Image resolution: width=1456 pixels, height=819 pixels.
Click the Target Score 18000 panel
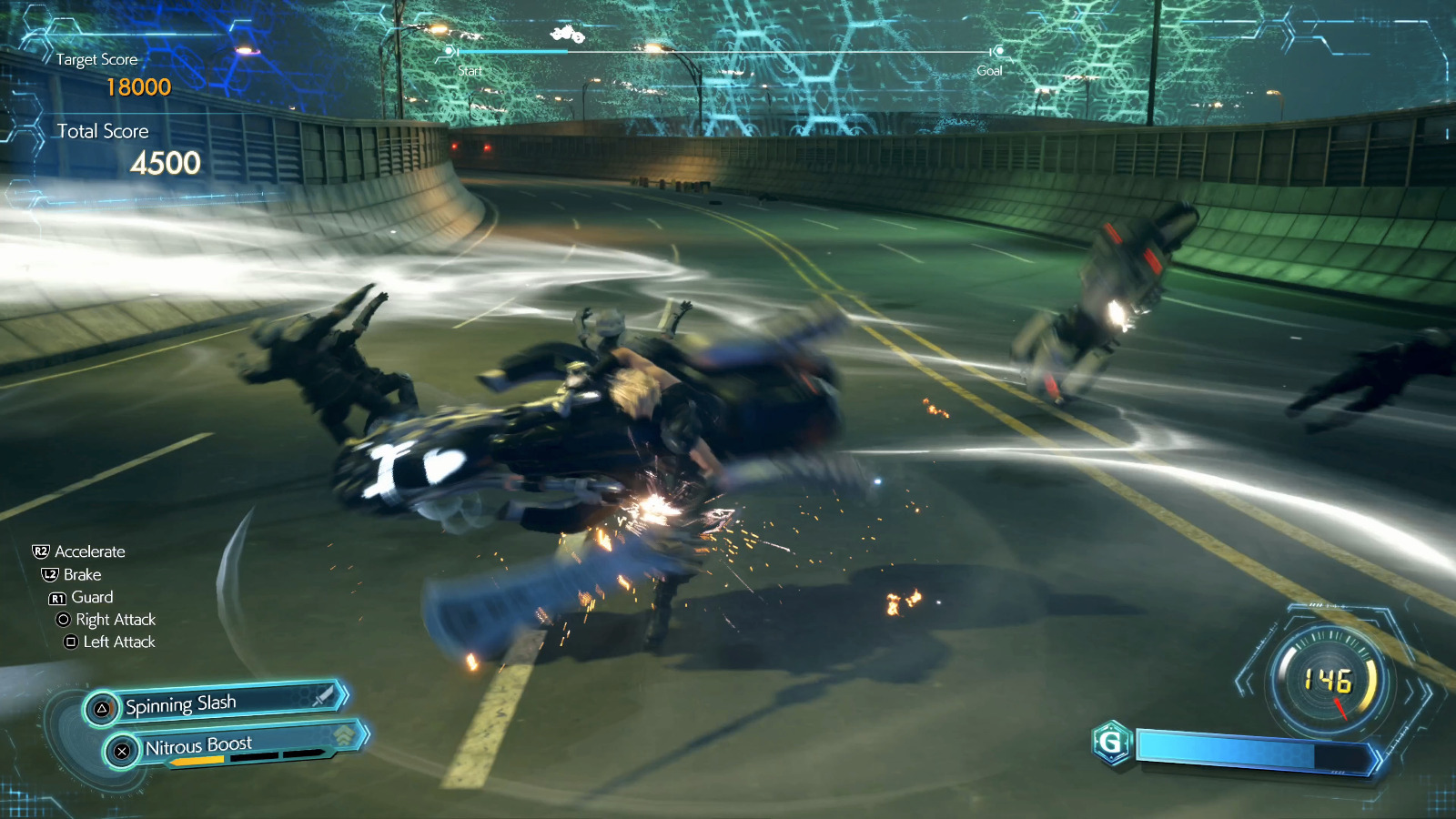105,76
